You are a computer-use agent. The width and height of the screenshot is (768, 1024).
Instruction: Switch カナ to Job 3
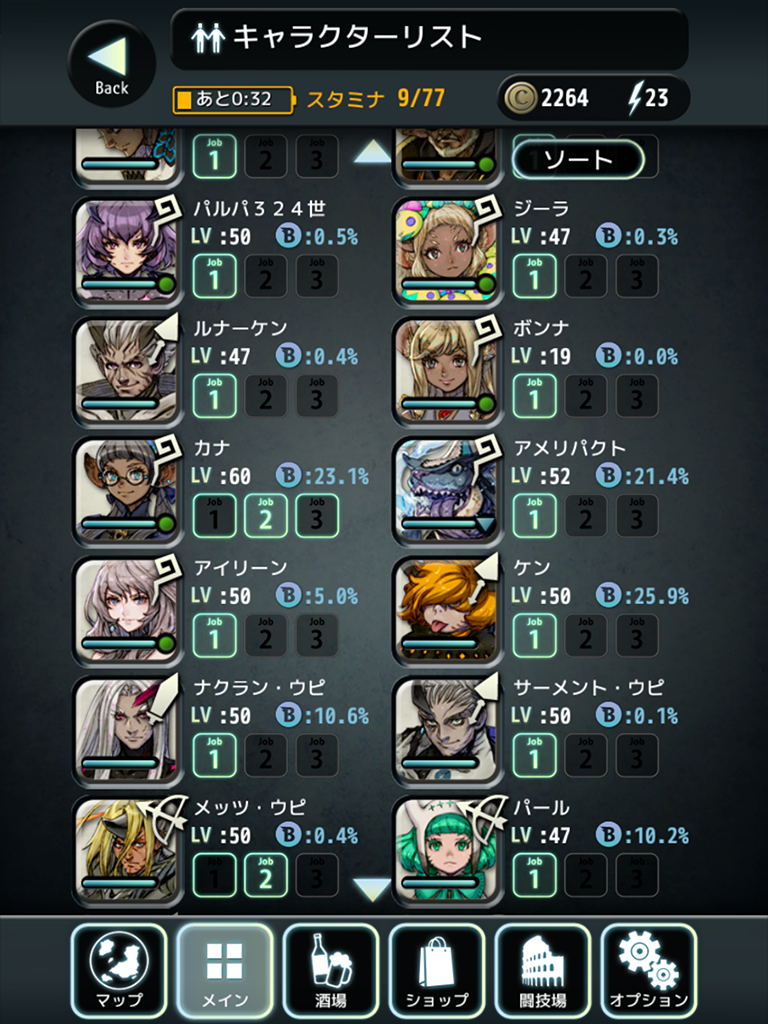click(x=317, y=516)
